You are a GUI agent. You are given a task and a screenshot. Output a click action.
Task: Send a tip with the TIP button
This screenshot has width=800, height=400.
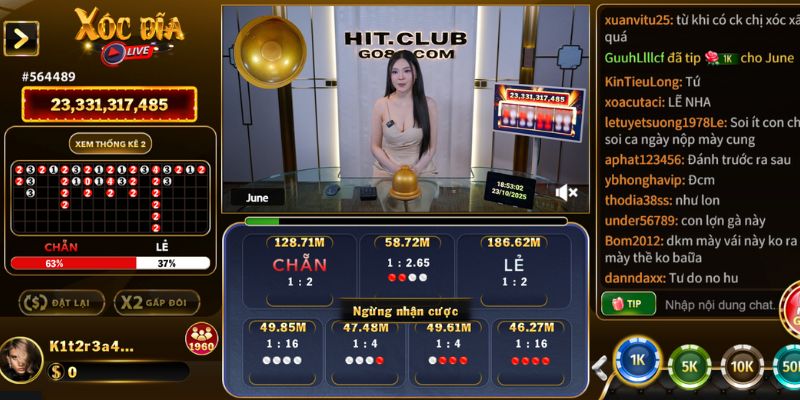coord(628,303)
